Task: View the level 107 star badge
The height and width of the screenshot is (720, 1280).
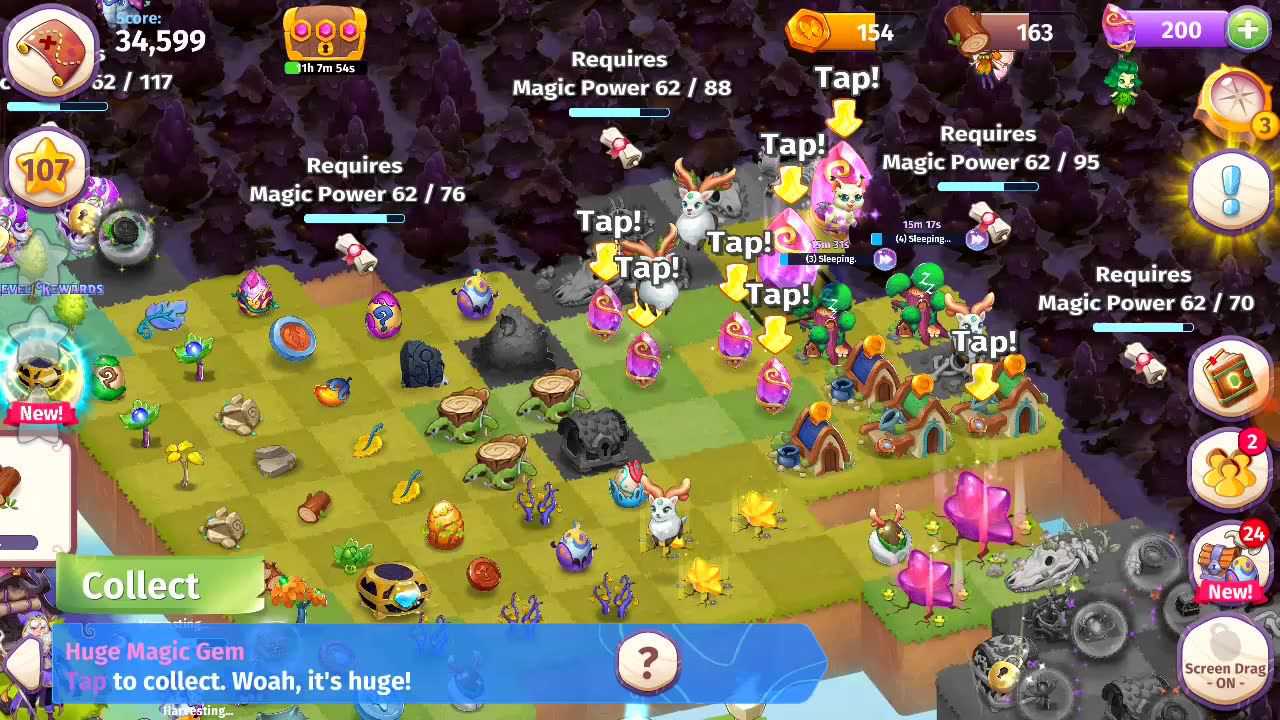Action: pyautogui.click(x=46, y=170)
